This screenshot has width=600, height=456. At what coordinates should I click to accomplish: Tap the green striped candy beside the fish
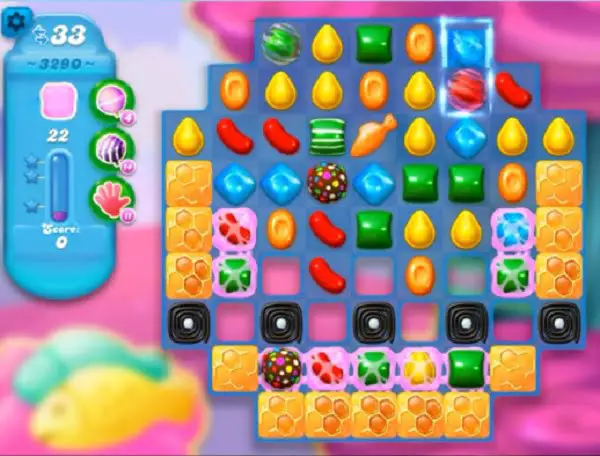click(326, 135)
